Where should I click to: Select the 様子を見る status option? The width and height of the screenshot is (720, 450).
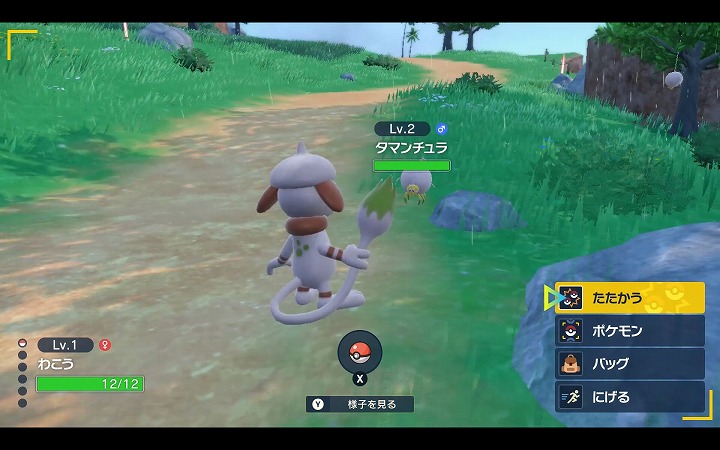click(360, 404)
